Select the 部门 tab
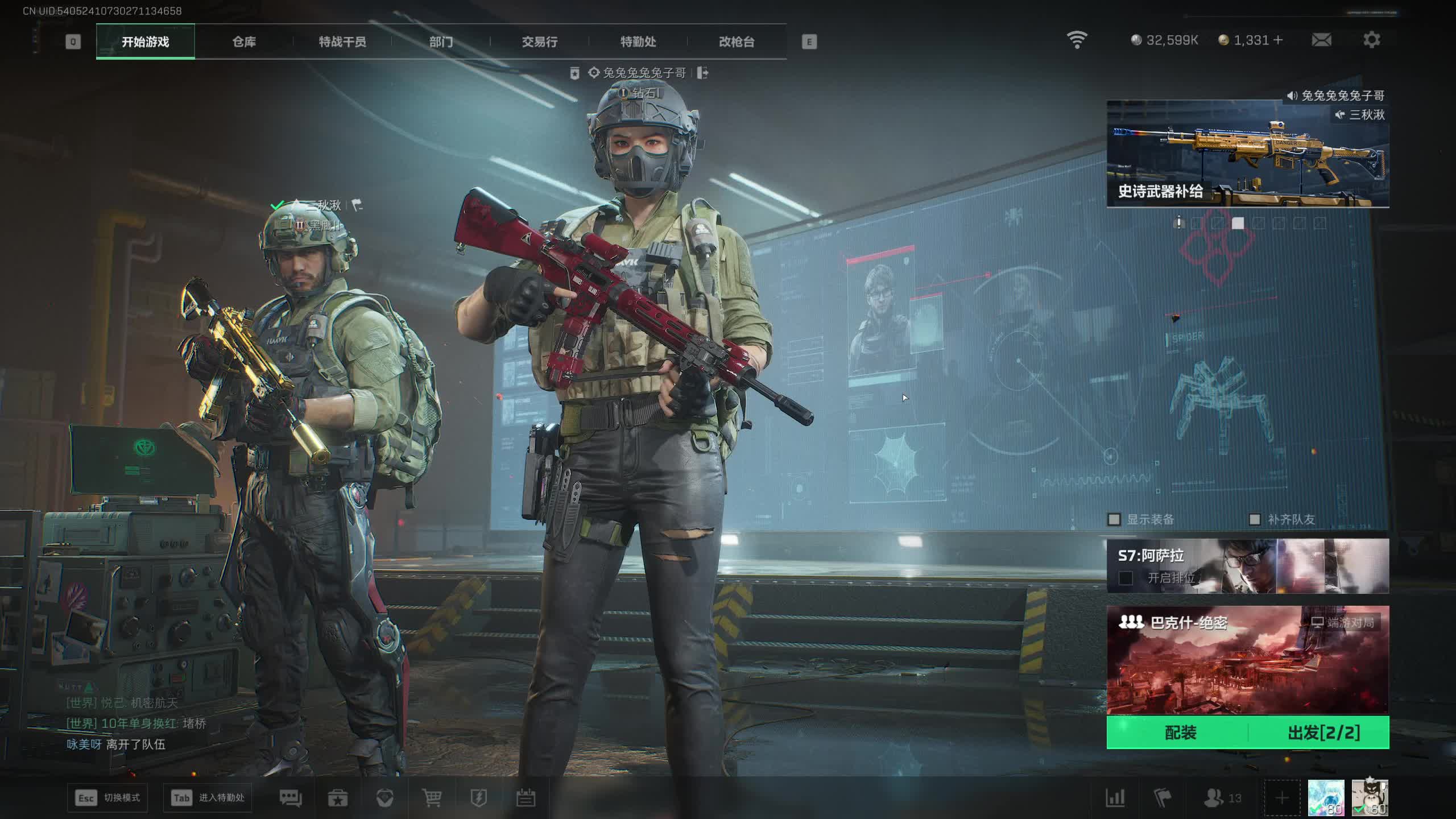Image resolution: width=1456 pixels, height=819 pixels. click(441, 42)
